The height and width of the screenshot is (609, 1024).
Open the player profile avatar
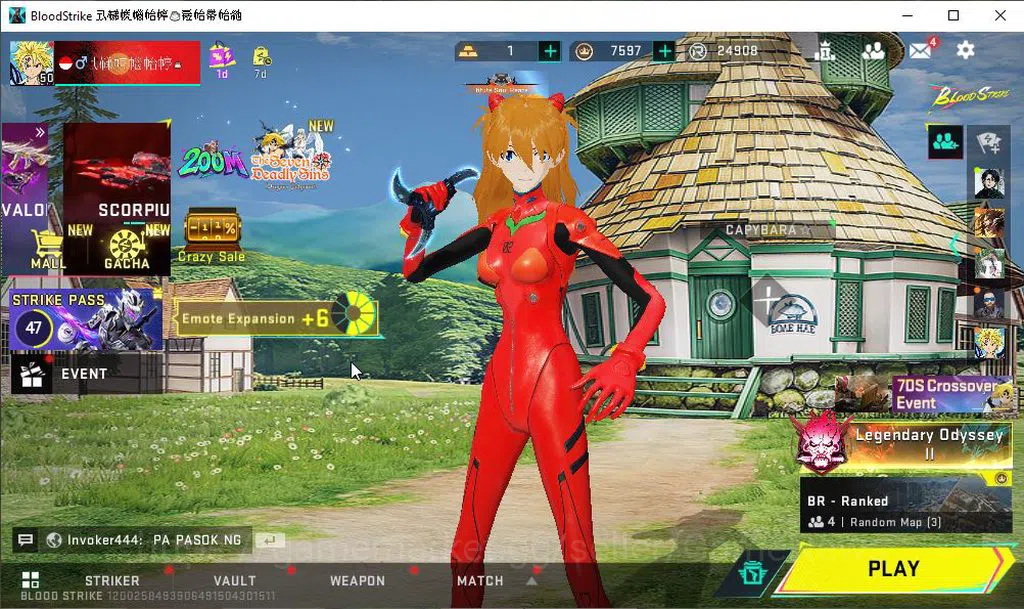(31, 63)
